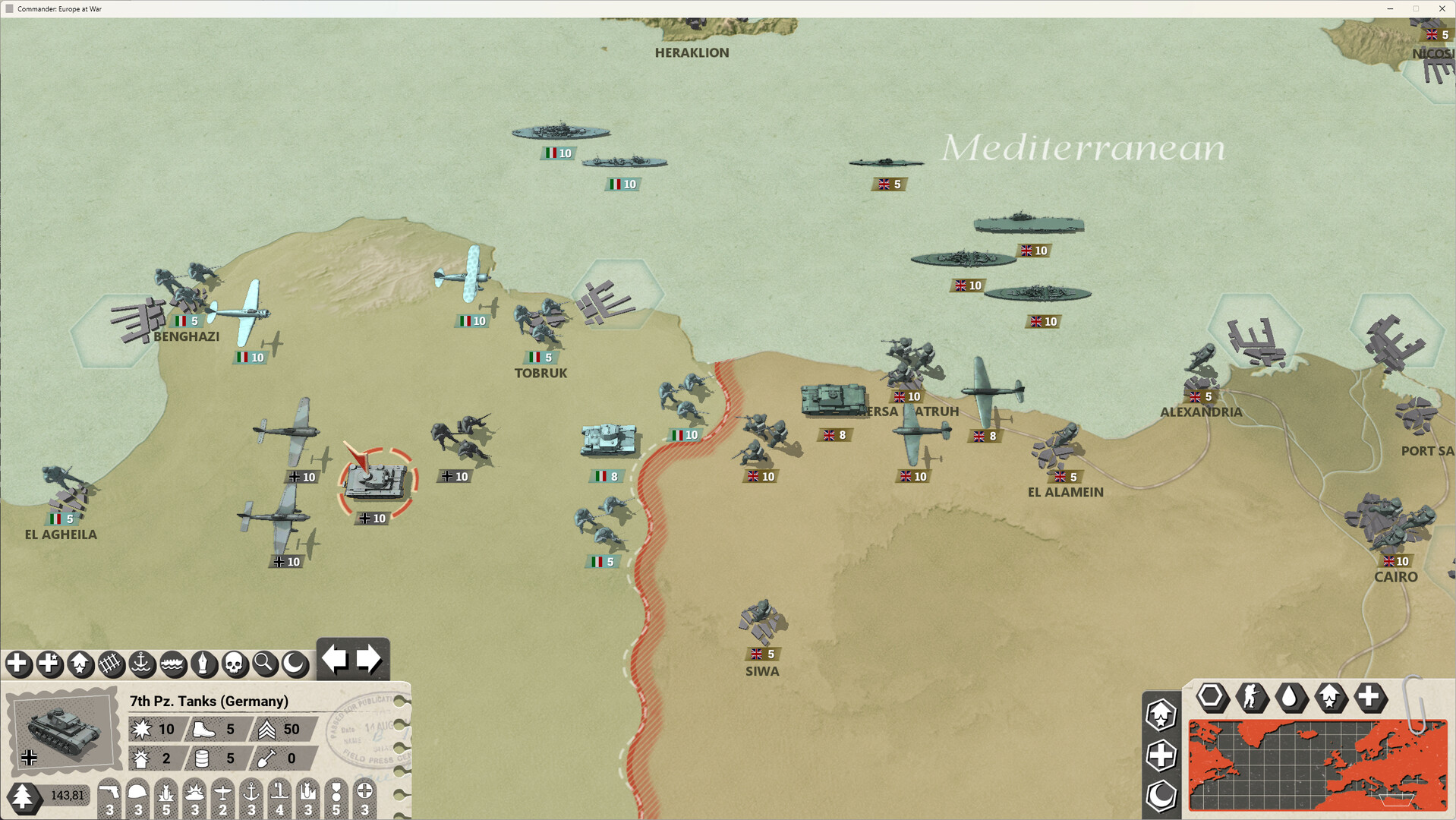Click the naval anchor toolbar icon

point(141,664)
